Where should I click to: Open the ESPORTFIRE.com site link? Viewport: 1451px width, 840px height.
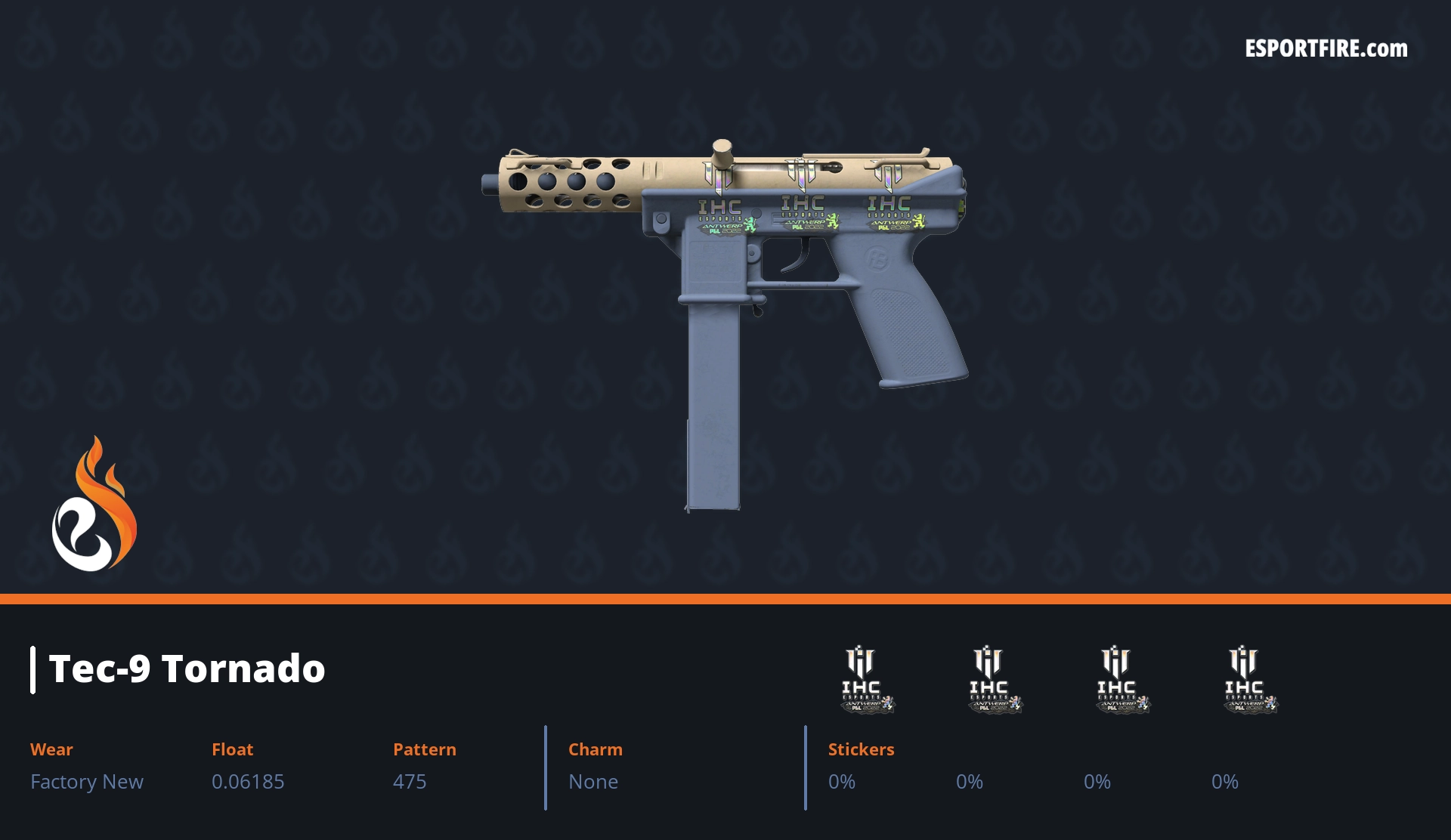[1326, 49]
